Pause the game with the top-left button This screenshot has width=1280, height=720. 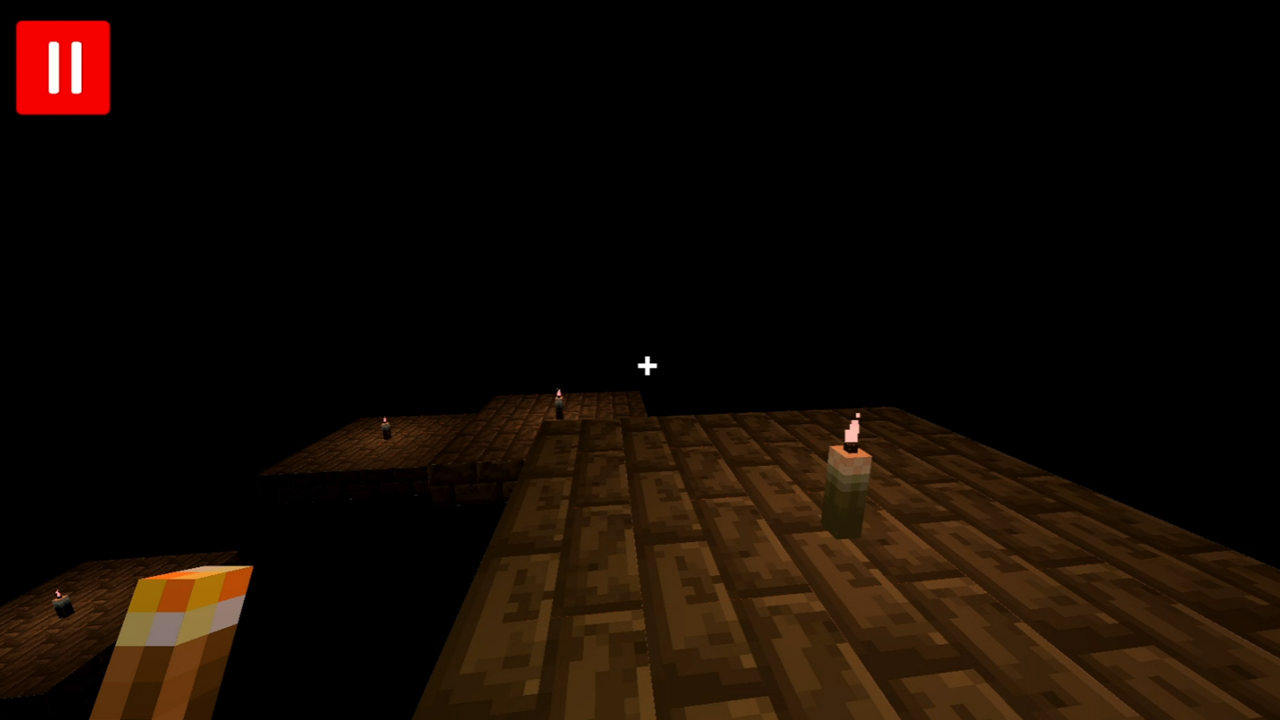(63, 66)
